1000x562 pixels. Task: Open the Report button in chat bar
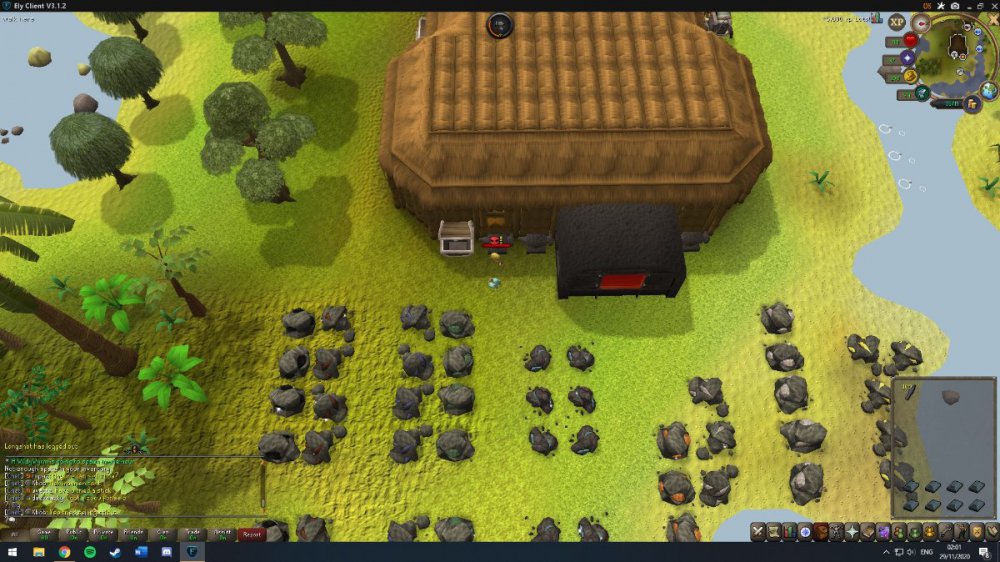pos(251,534)
